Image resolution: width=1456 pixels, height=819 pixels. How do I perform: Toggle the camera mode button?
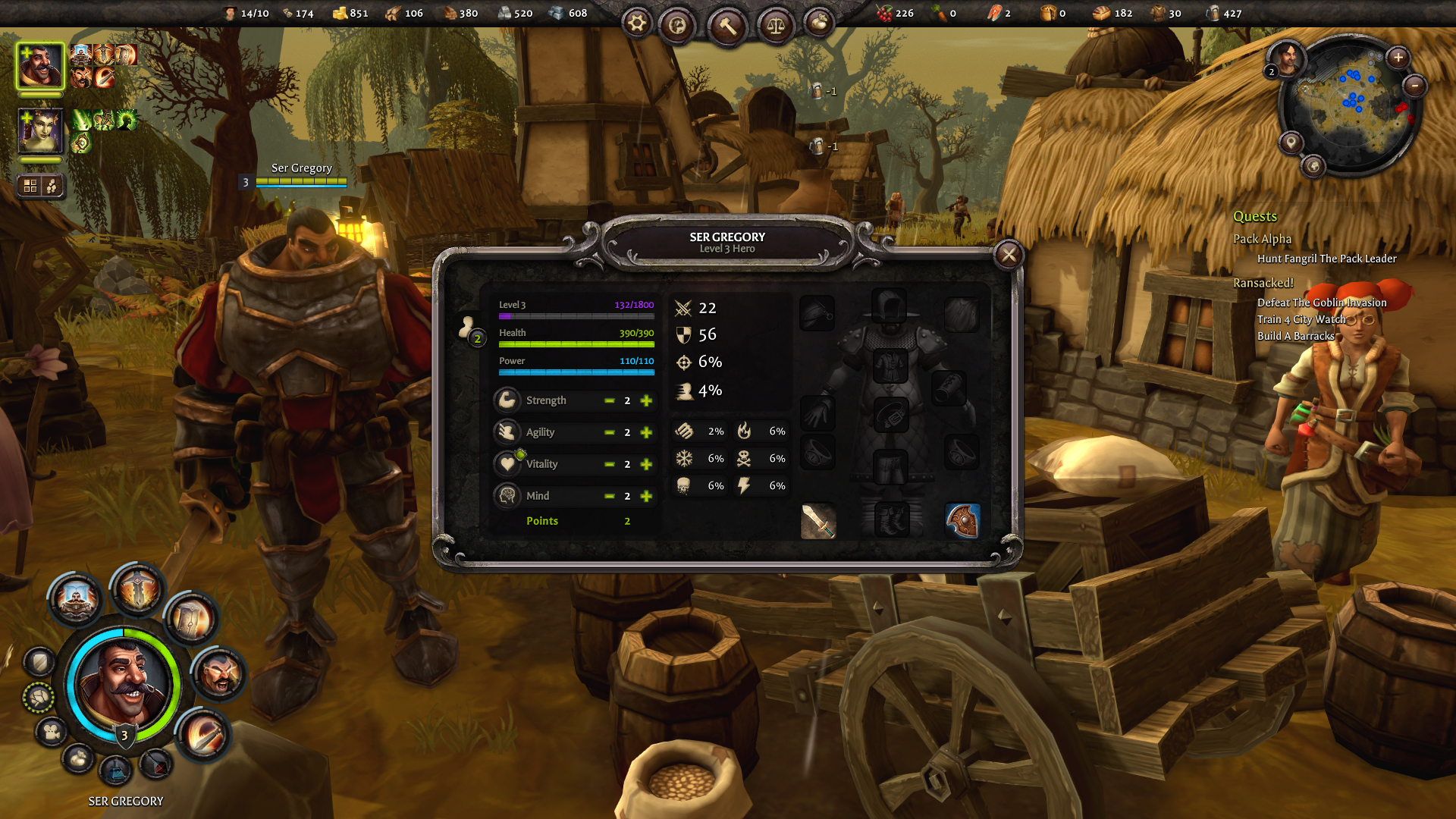pos(52,732)
